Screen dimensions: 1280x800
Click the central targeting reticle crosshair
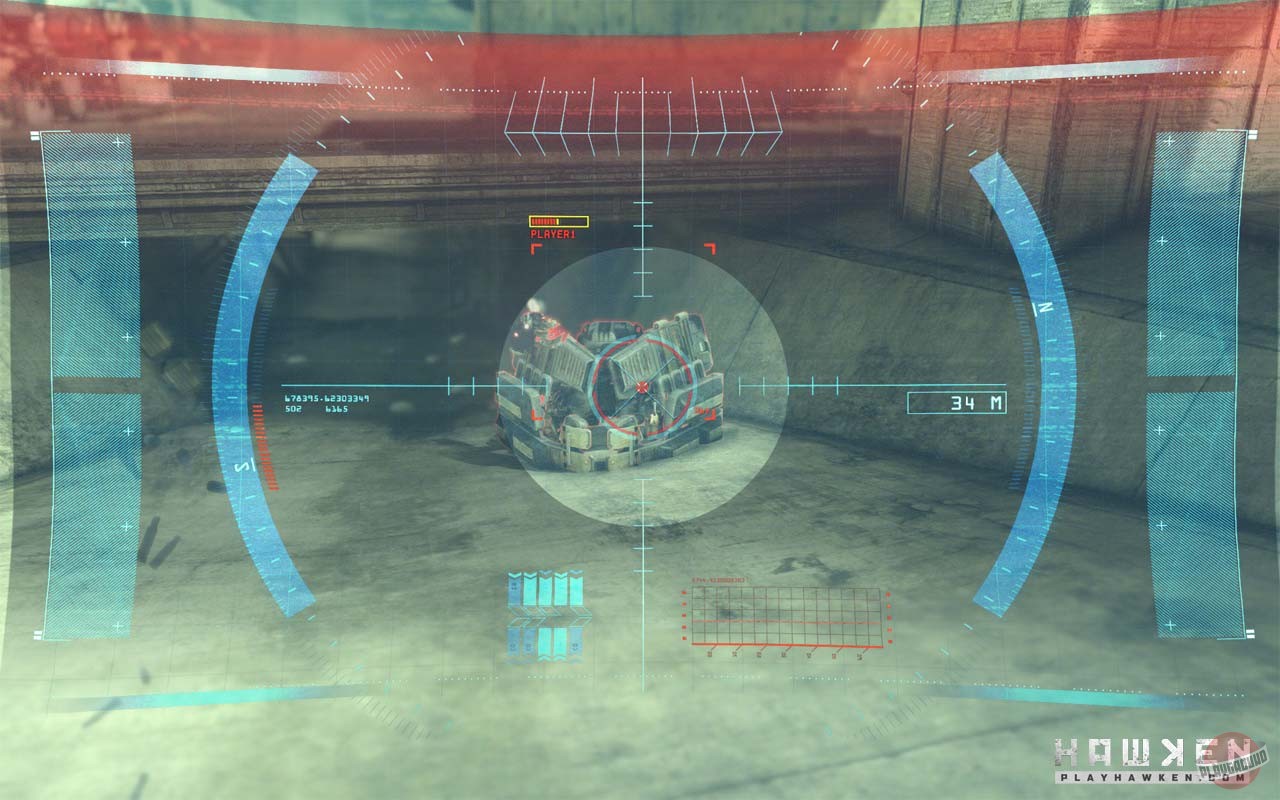tap(640, 385)
